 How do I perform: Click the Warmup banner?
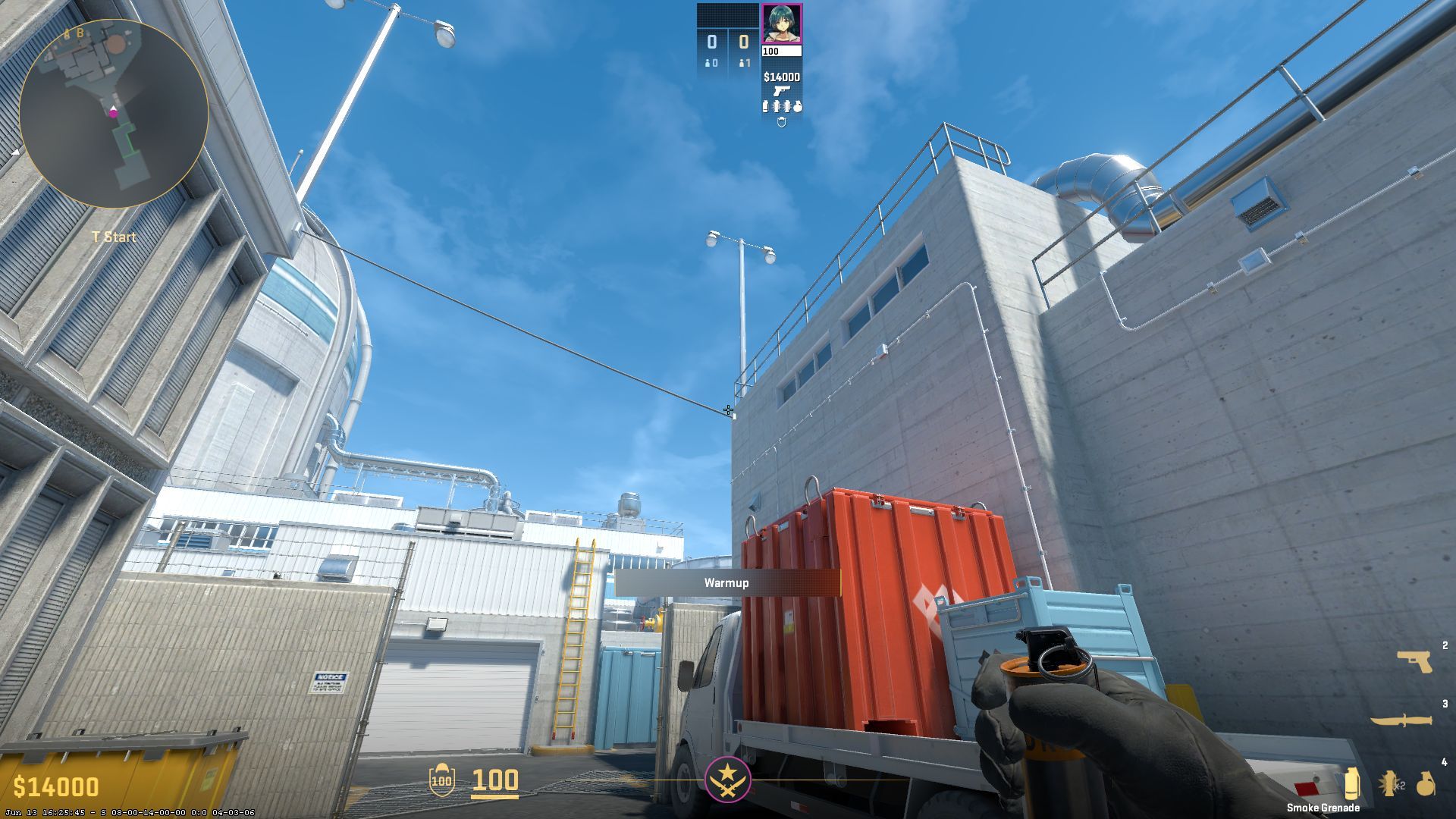click(726, 584)
